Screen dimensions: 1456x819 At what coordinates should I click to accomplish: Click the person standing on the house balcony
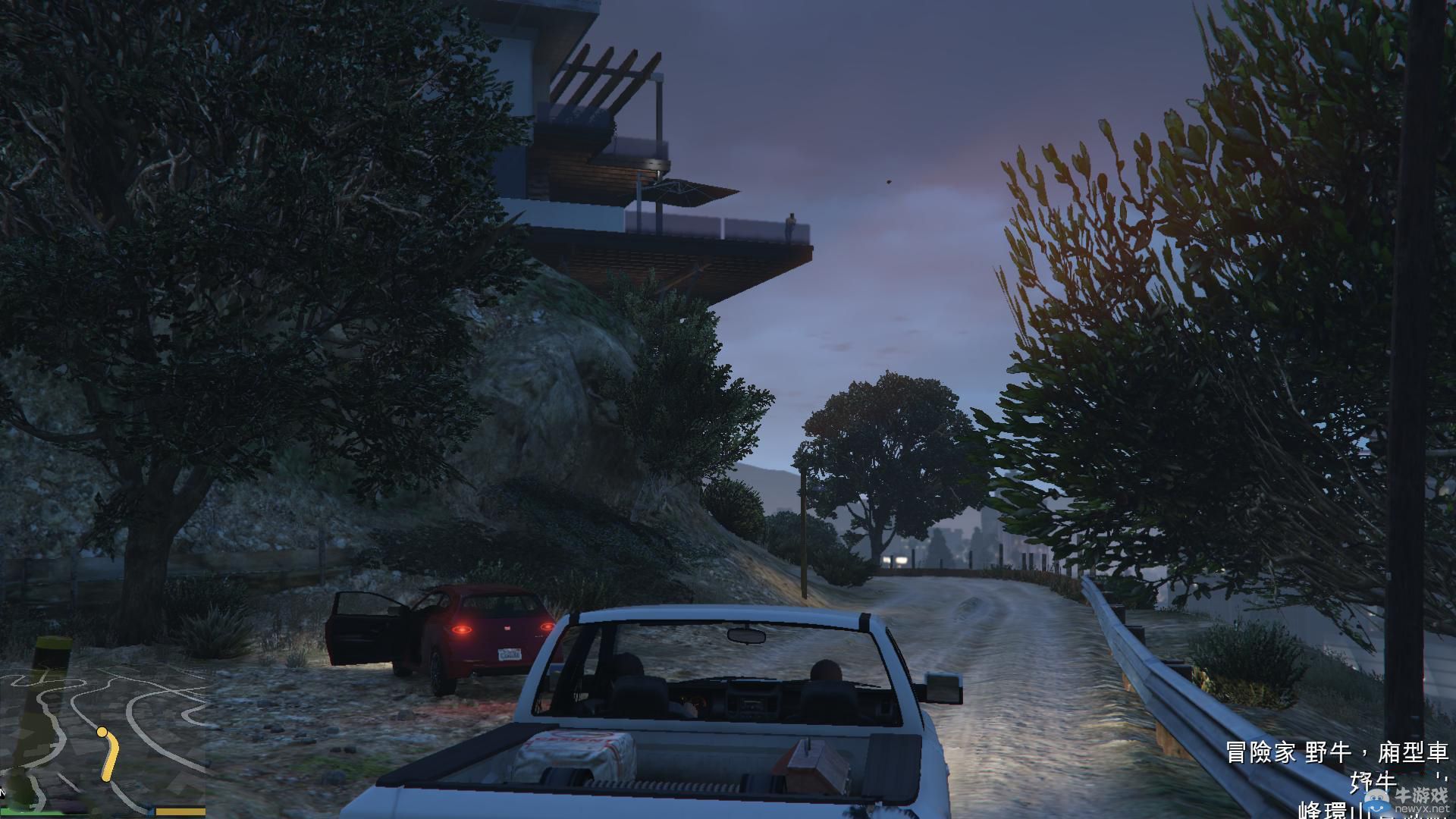click(x=791, y=224)
